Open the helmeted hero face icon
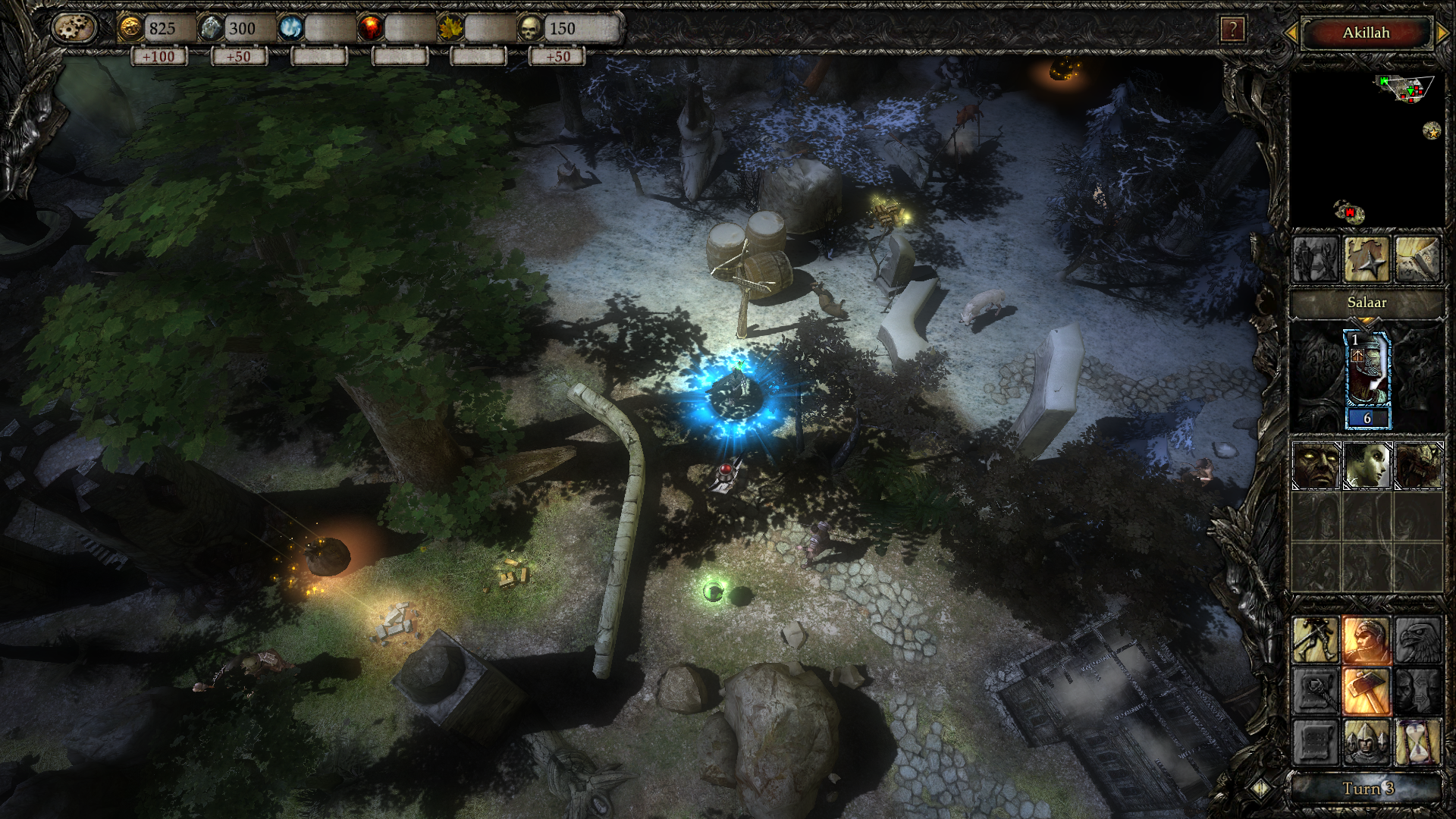1456x819 pixels. tap(1367, 639)
